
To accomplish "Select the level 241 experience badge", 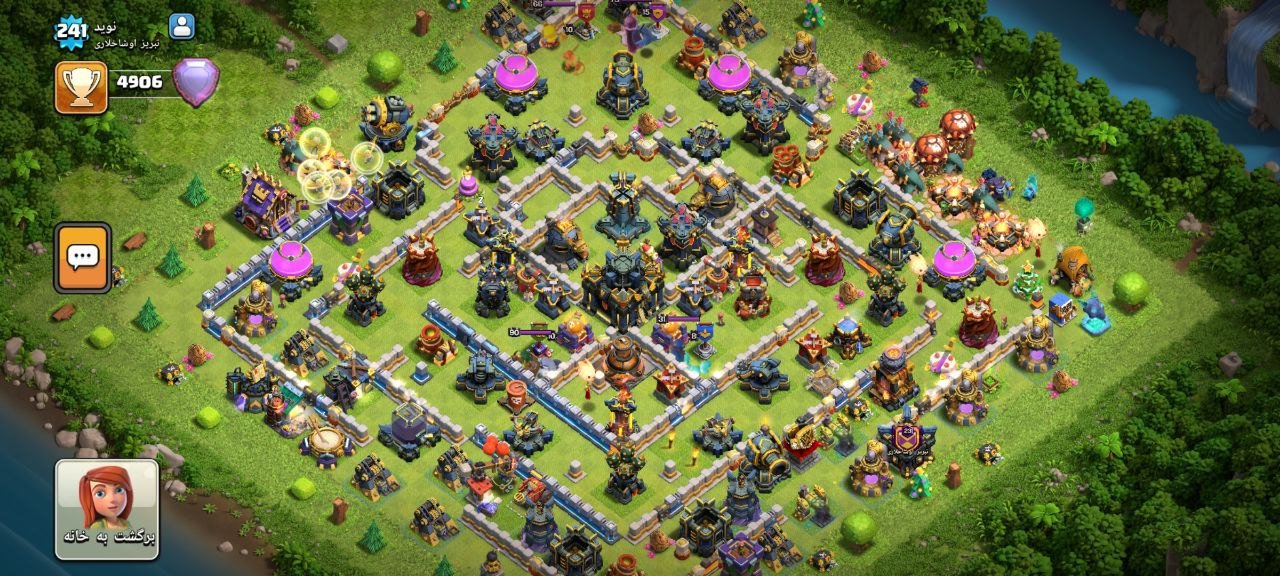I will tap(72, 33).
